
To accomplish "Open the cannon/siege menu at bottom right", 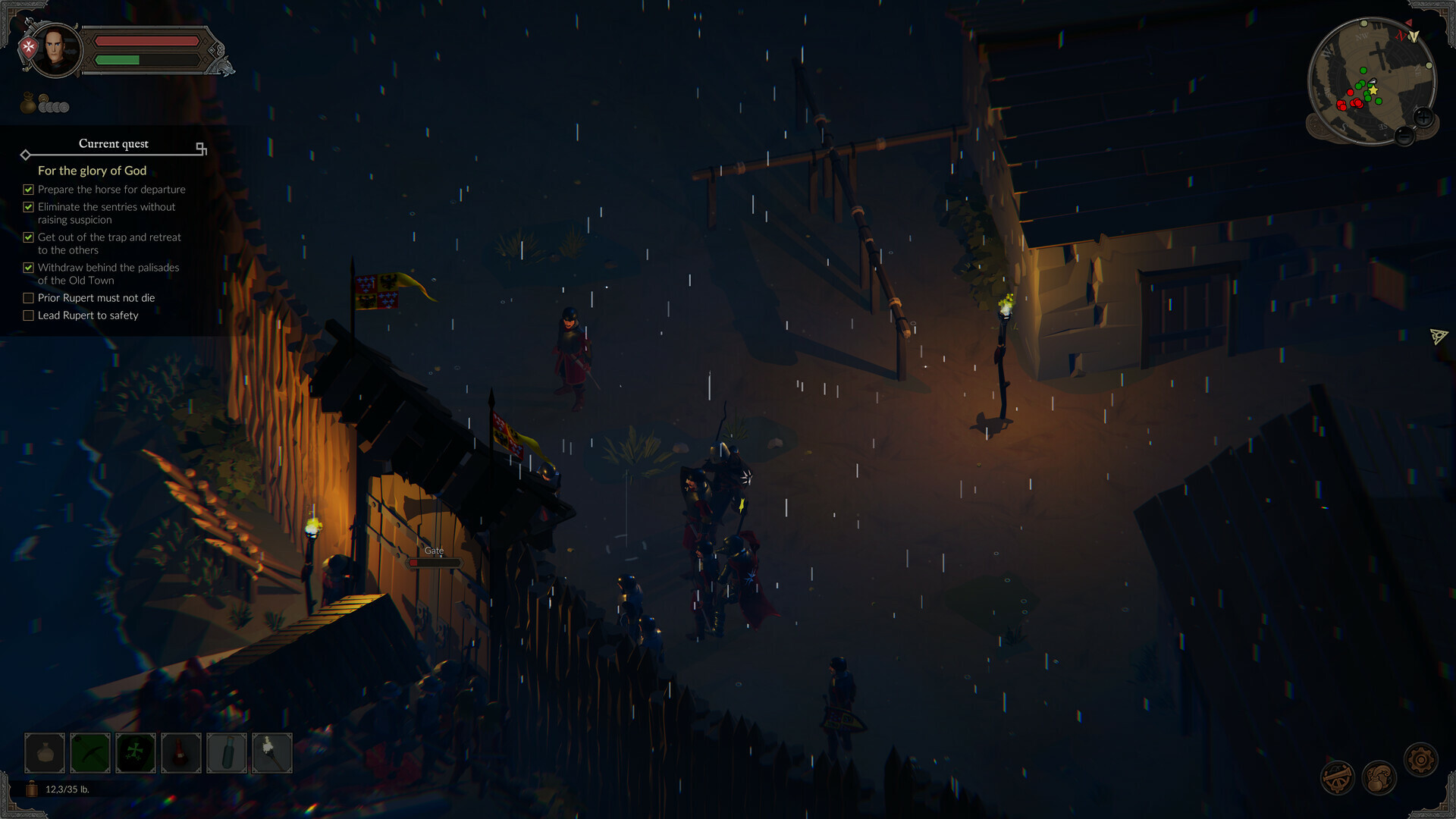I will 1337,777.
